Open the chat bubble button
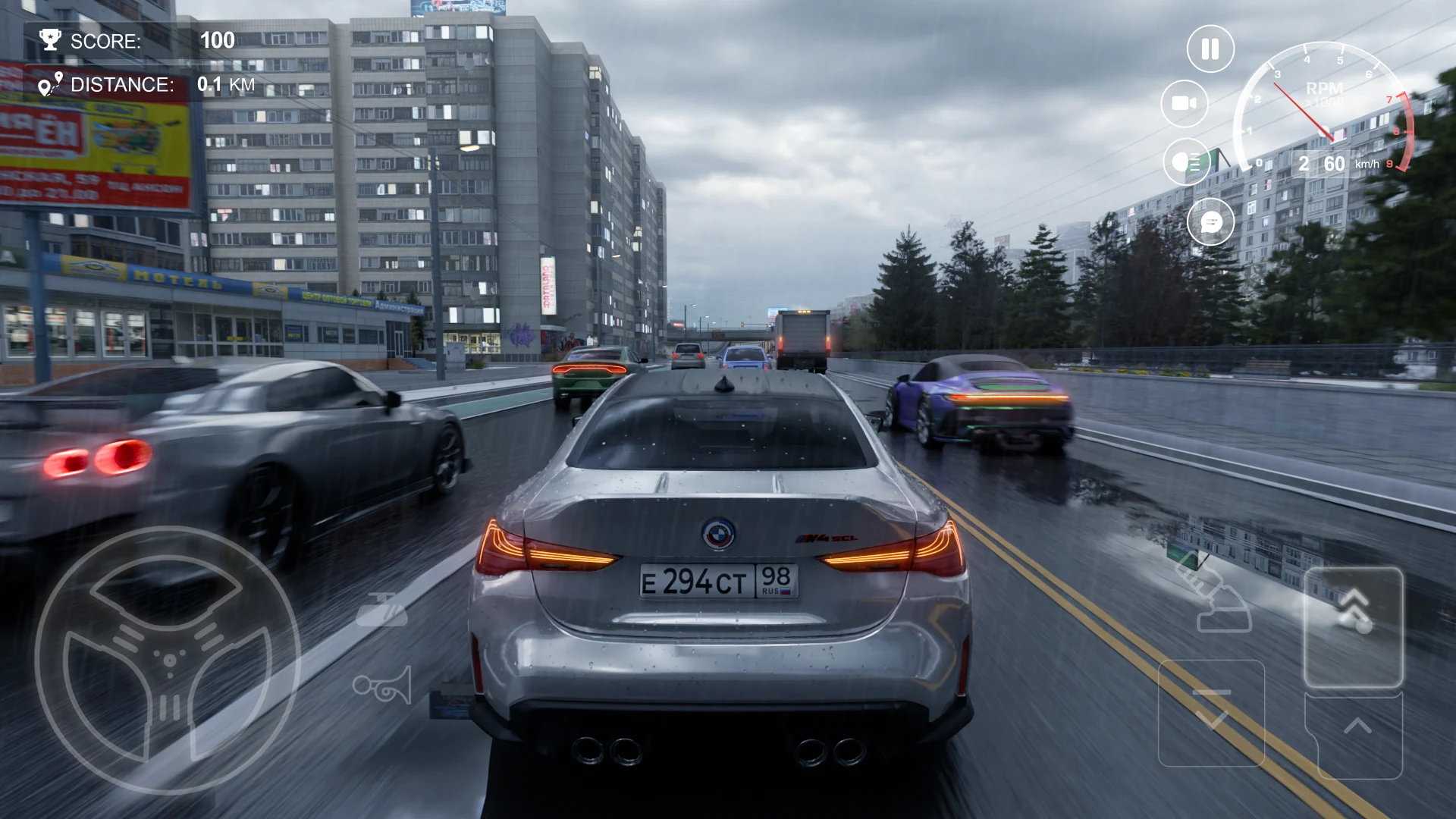Screen dimensions: 1456x819 pos(1210,222)
